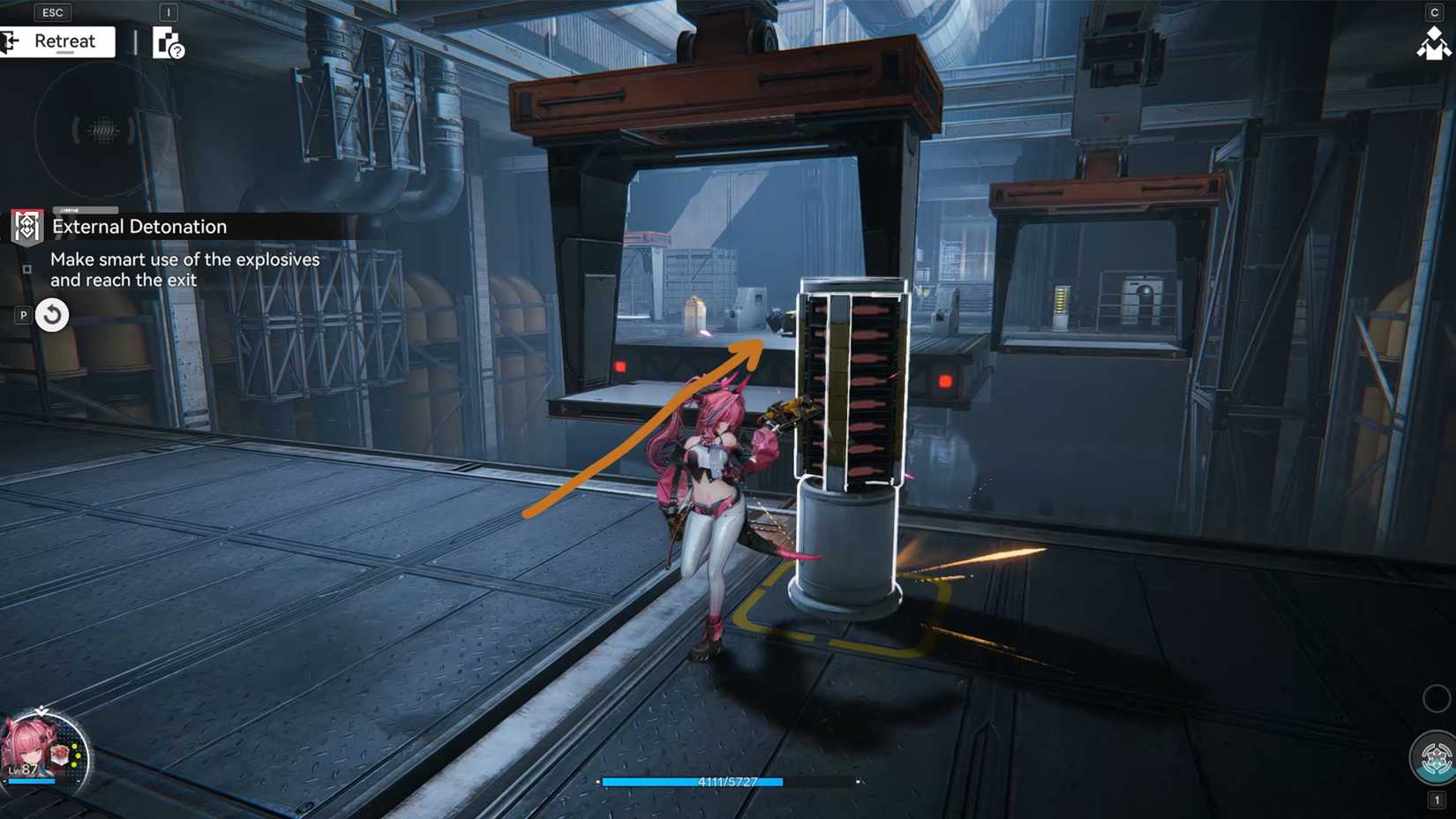Toggle the small square marker left of the quest panel
Viewport: 1456px width, 819px height.
pos(25,268)
